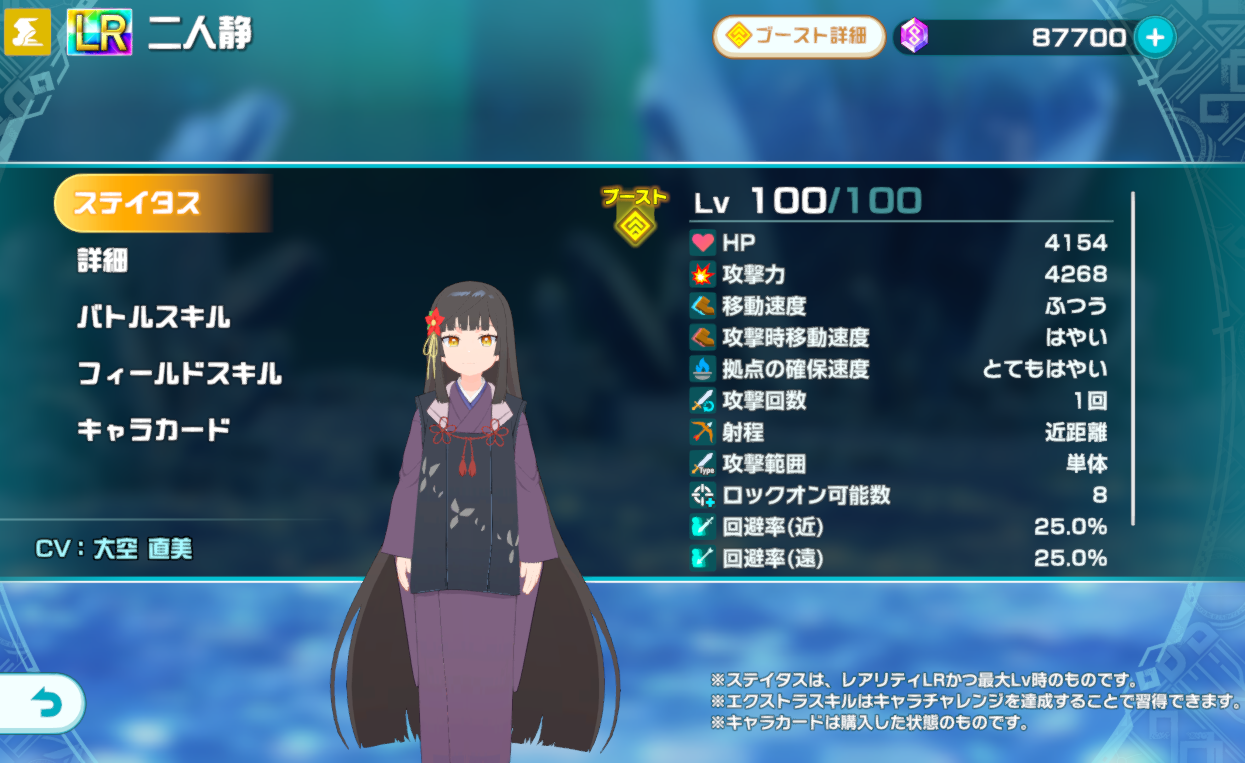Open the 詳細 tab
Screen dimensions: 1245x763
click(x=103, y=261)
